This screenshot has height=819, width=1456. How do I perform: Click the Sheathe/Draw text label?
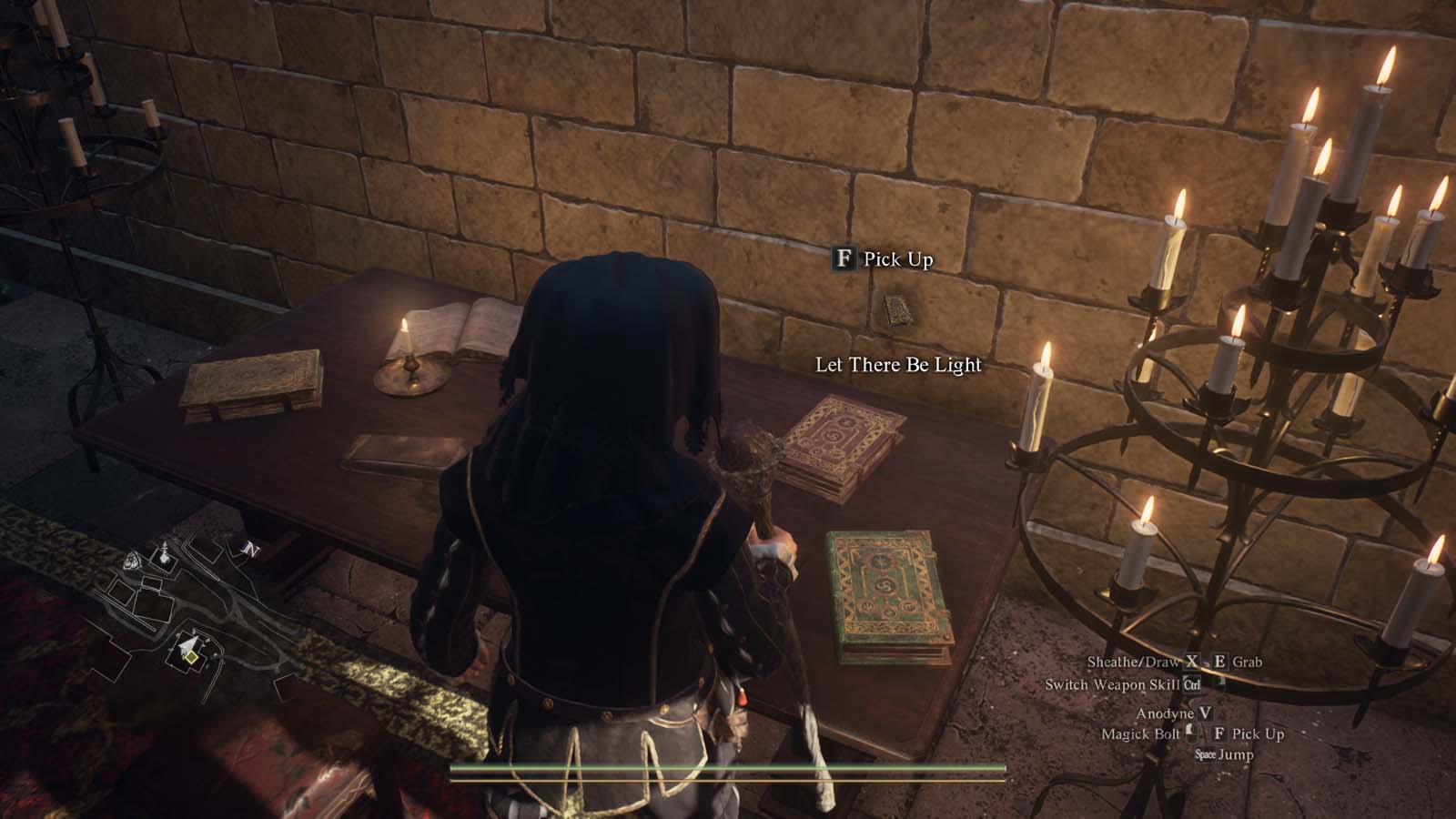point(1133,662)
